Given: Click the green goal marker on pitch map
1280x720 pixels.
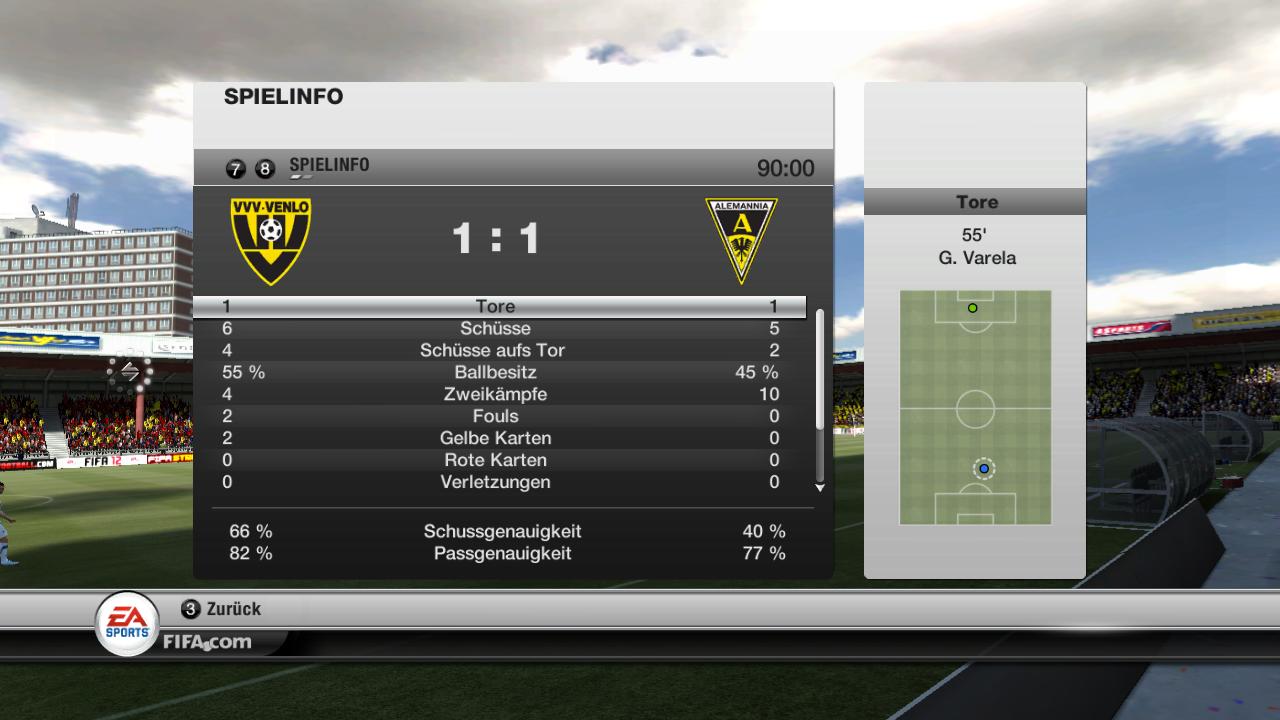Looking at the screenshot, I should tap(972, 308).
